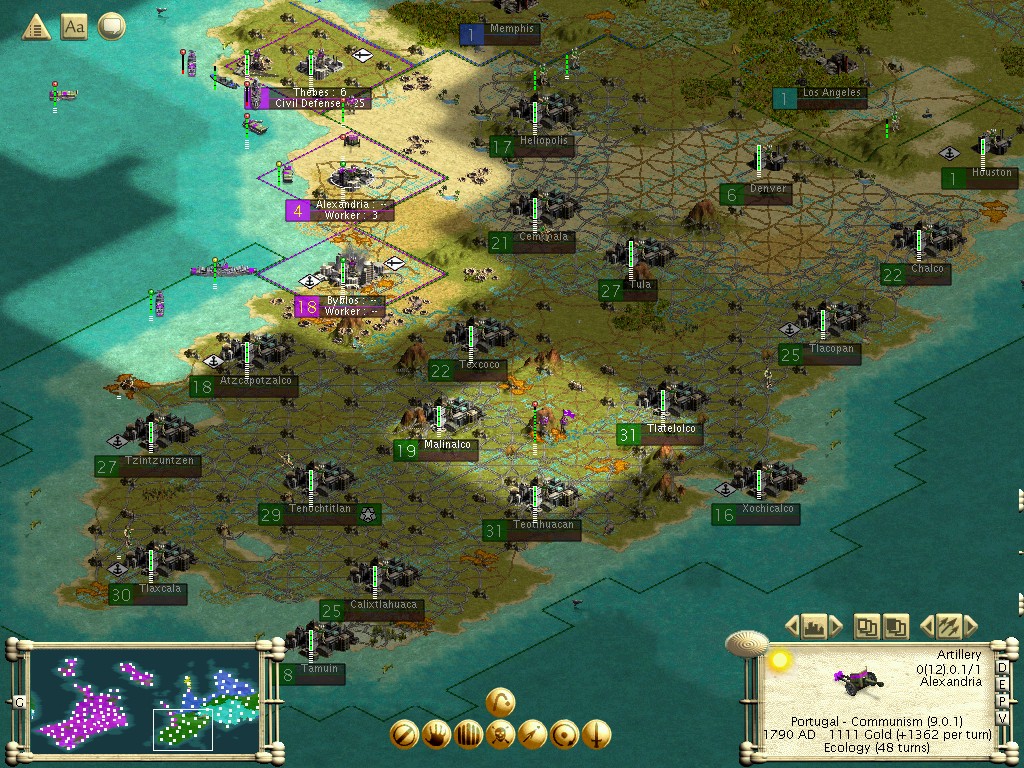The image size is (1024, 768).
Task: Click the skull and crossbones order
Action: point(500,735)
